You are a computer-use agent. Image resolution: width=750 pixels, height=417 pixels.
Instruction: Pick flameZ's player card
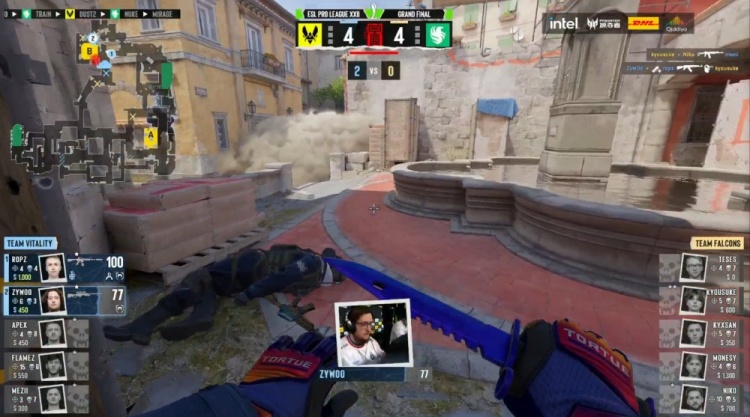(45, 365)
